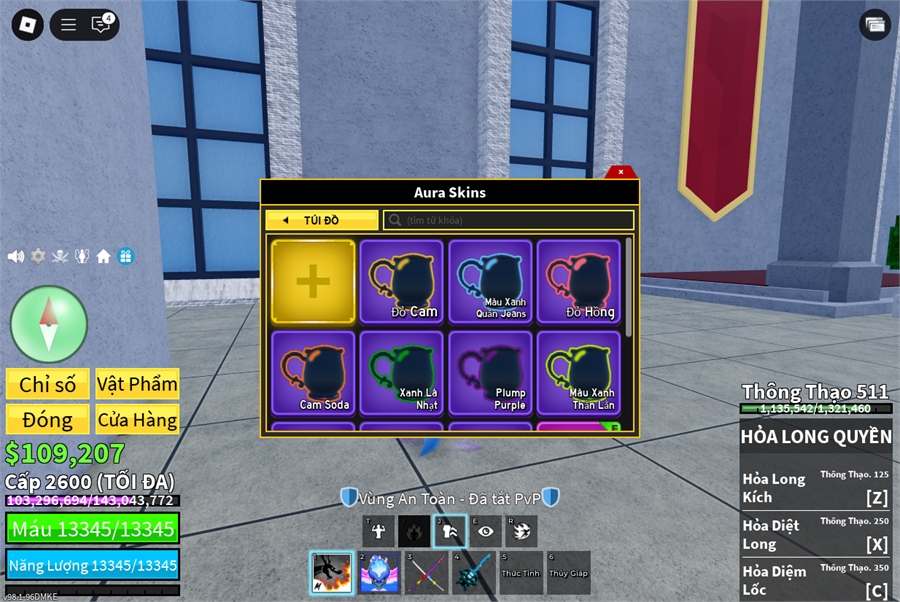Toggle the sound speaker icon
Image resolution: width=900 pixels, height=602 pixels.
[15, 256]
